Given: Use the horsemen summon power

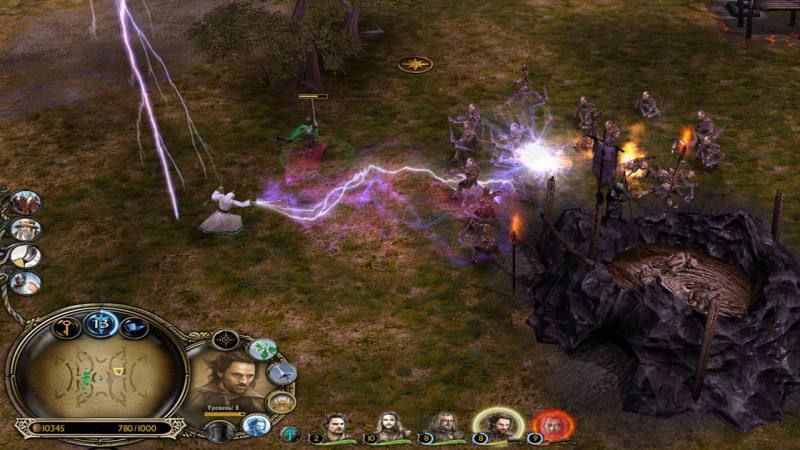Looking at the screenshot, I should click(25, 201).
